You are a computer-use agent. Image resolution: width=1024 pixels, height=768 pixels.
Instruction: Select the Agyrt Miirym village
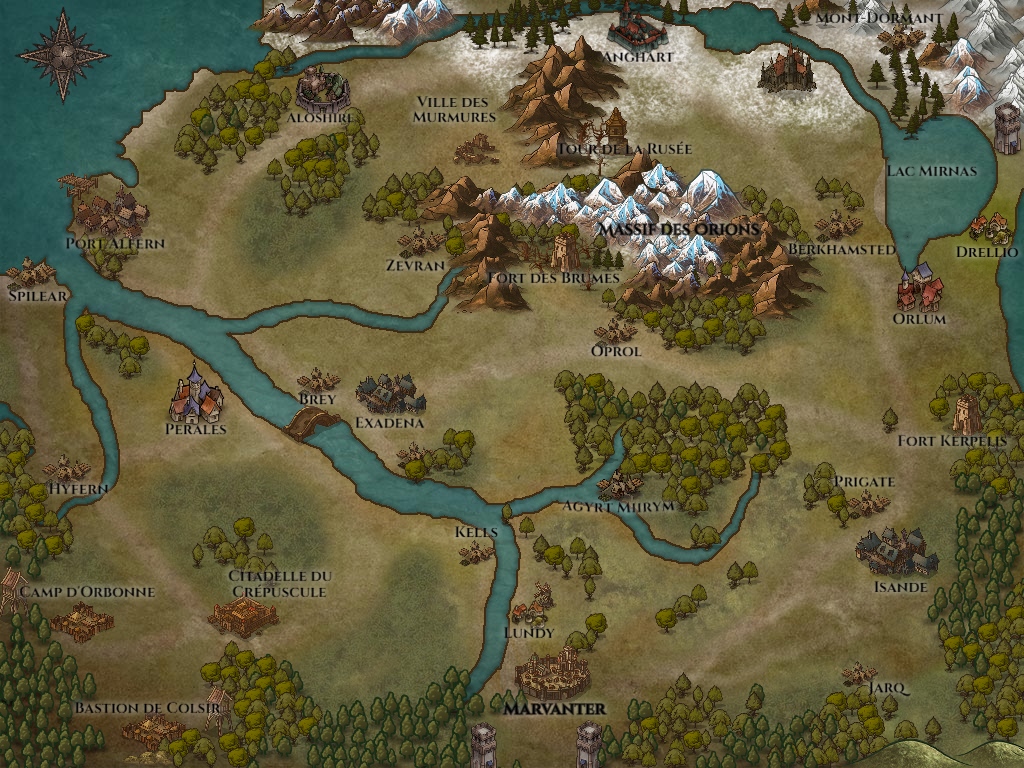click(620, 486)
